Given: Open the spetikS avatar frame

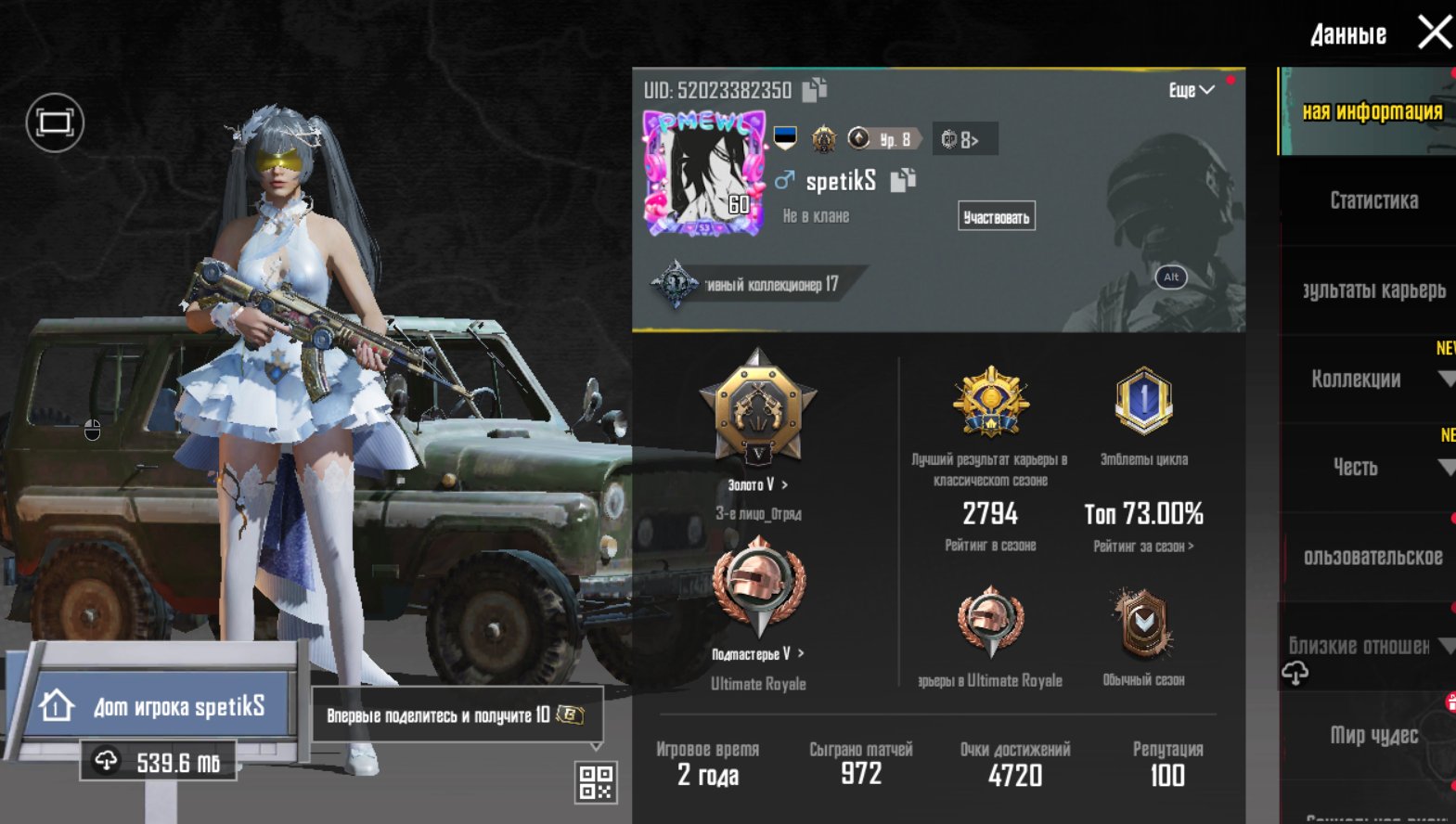Looking at the screenshot, I should click(704, 174).
